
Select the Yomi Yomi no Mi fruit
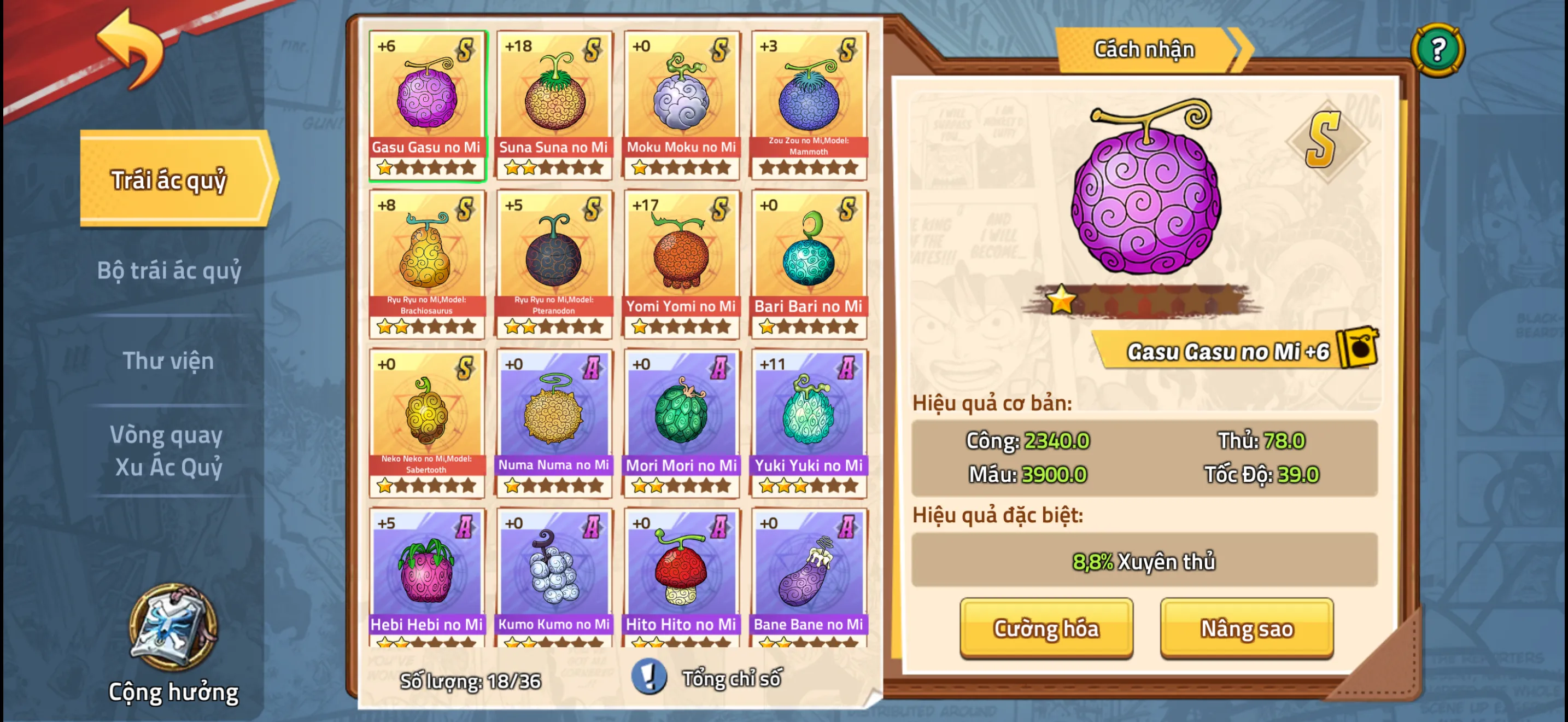[681, 264]
